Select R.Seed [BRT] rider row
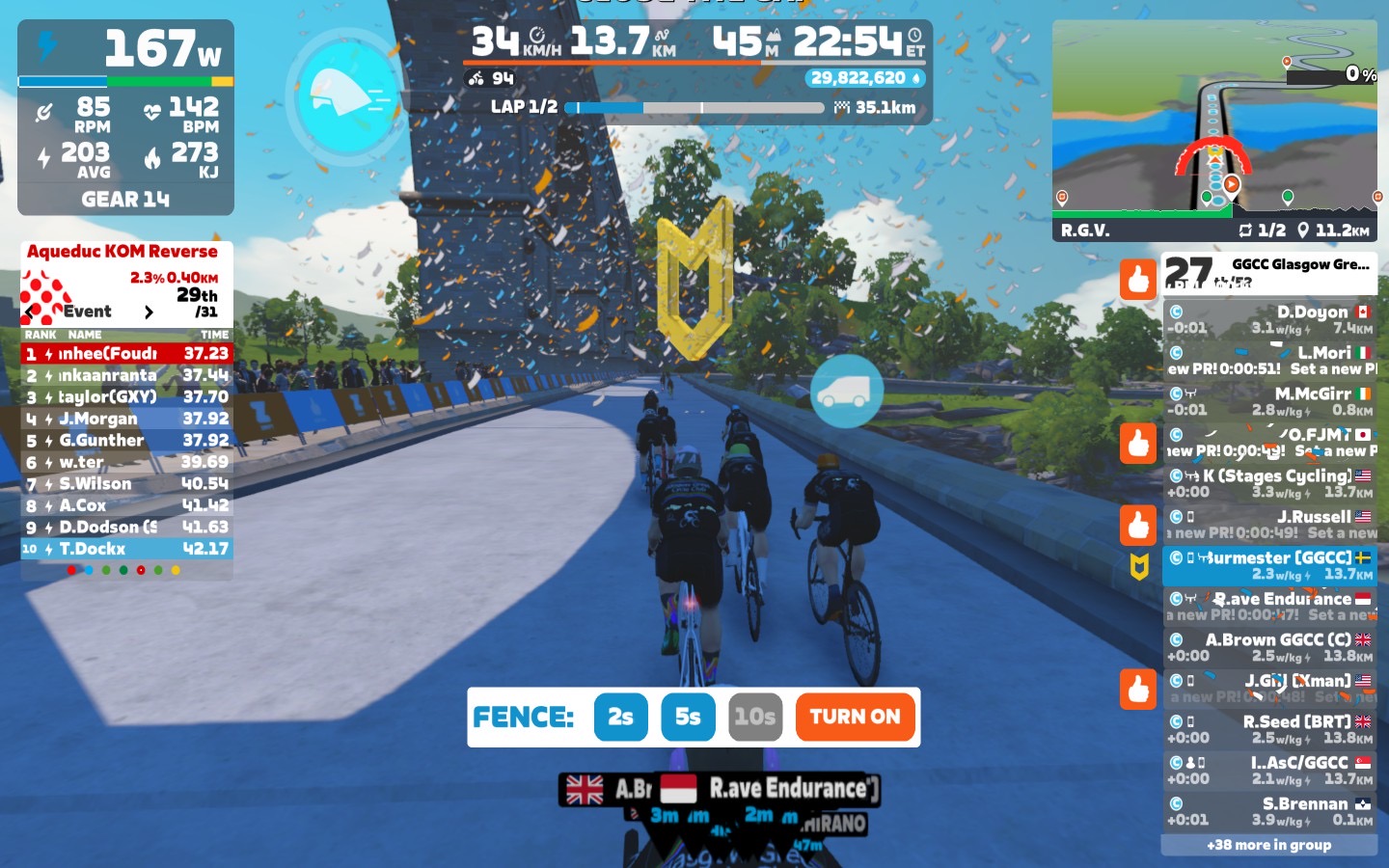The width and height of the screenshot is (1389, 868). (1268, 729)
